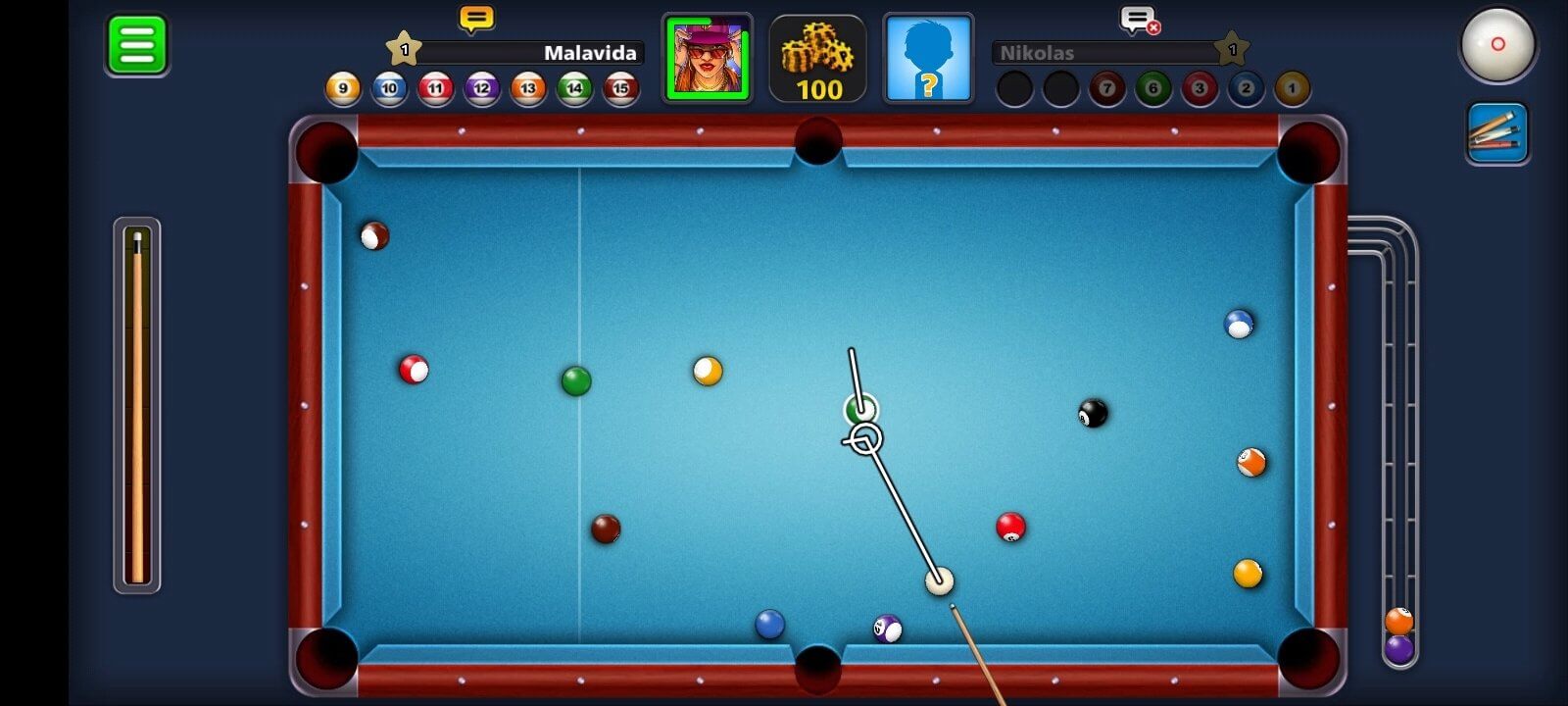This screenshot has width=1568, height=706.
Task: Select the striped 9 ball in Malavida's rack
Action: tap(341, 87)
